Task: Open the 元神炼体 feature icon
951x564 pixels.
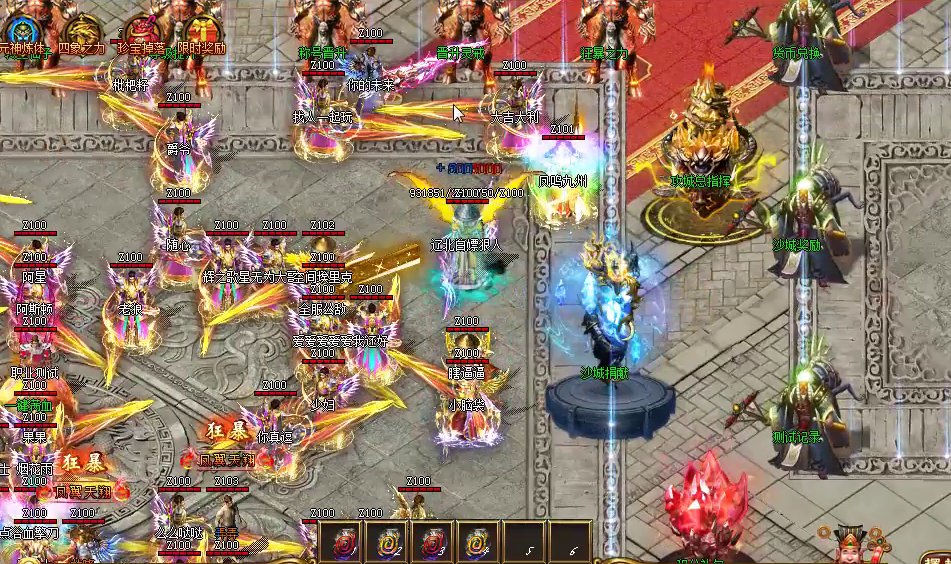Action: [x=22, y=30]
